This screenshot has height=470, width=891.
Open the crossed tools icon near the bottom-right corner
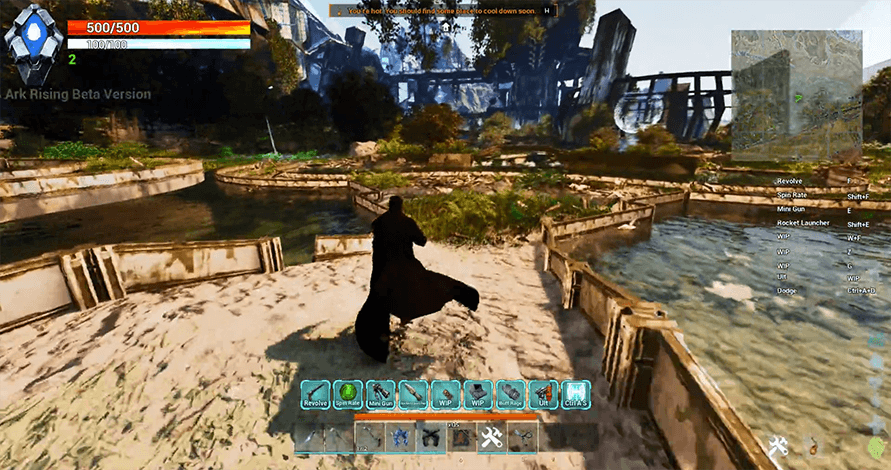tap(780, 447)
